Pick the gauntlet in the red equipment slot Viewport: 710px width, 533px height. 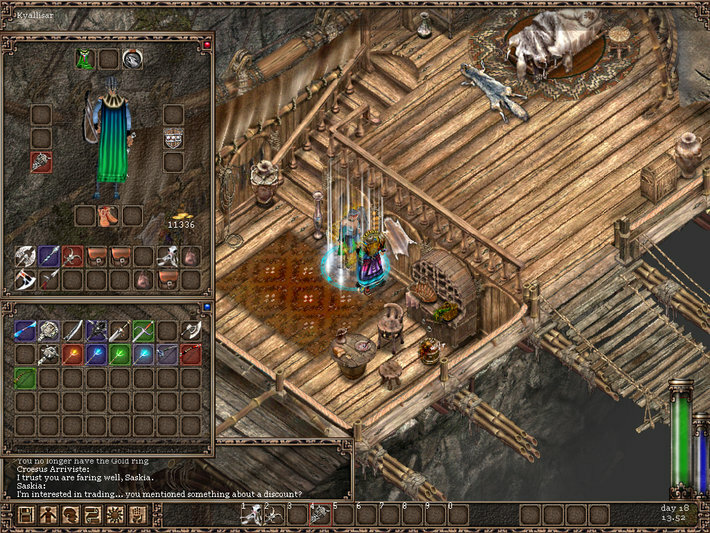(41, 162)
